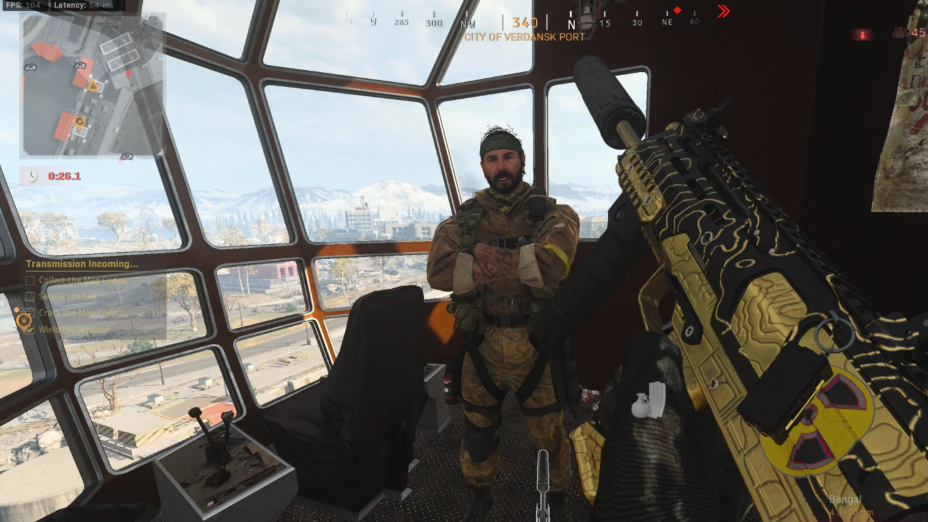This screenshot has width=928, height=522.
Task: Click the red diamond marker on compass
Action: tap(677, 11)
